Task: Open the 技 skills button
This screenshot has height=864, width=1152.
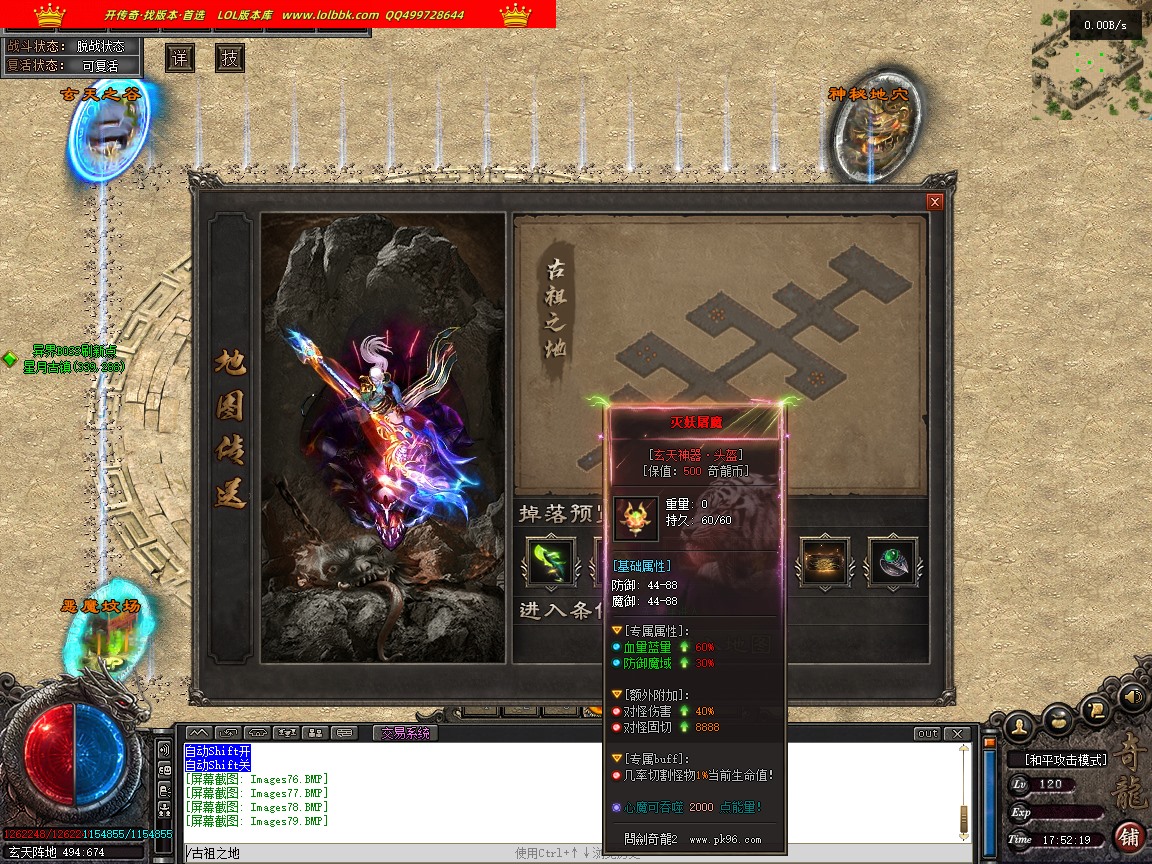Action: pyautogui.click(x=230, y=59)
